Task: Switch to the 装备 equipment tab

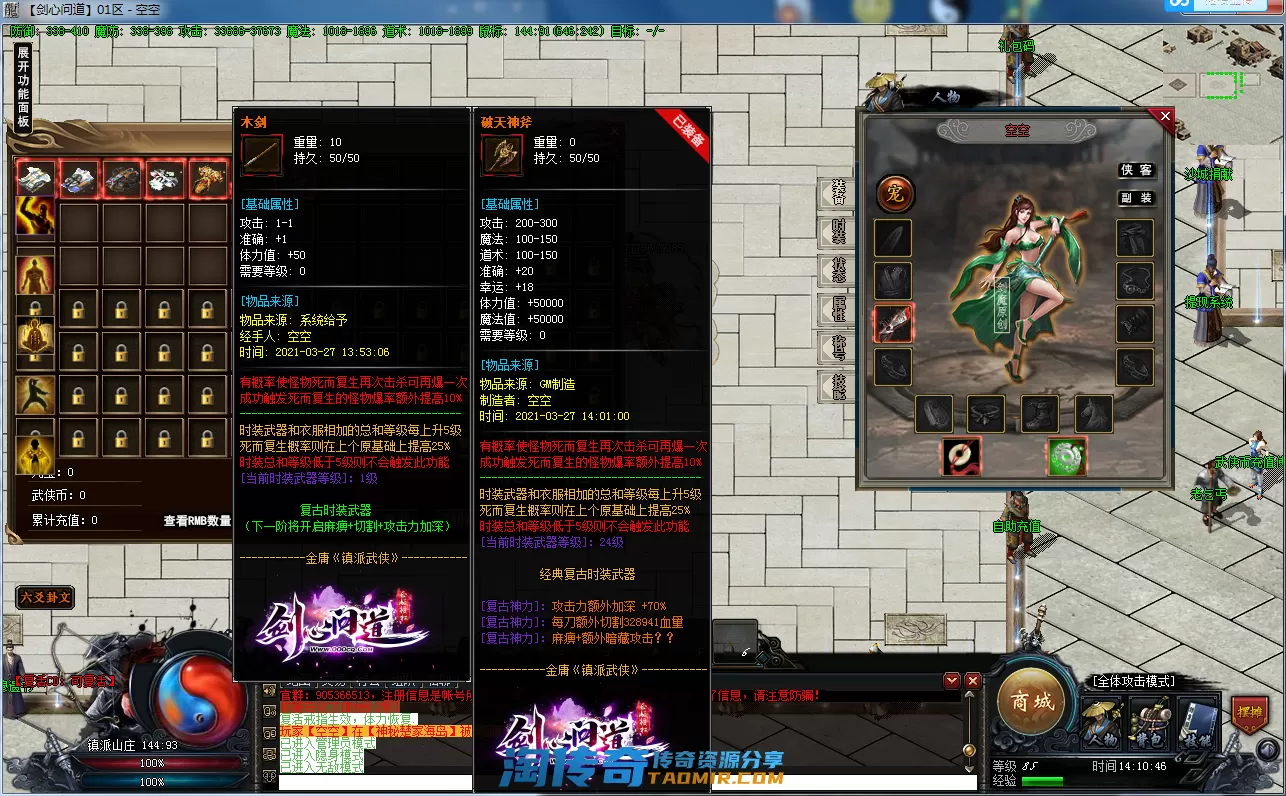Action: coord(838,193)
